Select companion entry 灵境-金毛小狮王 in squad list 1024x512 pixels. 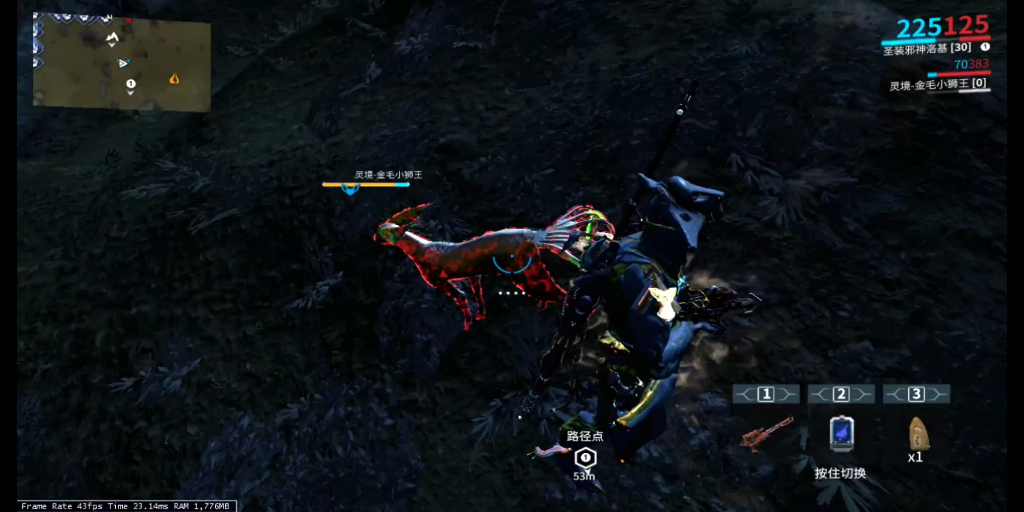[939, 85]
